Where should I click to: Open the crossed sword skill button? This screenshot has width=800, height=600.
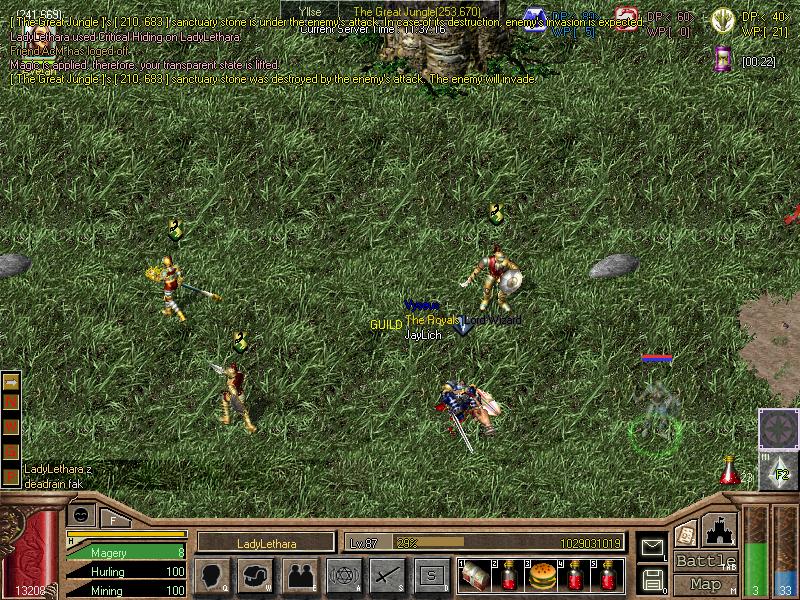(386, 575)
